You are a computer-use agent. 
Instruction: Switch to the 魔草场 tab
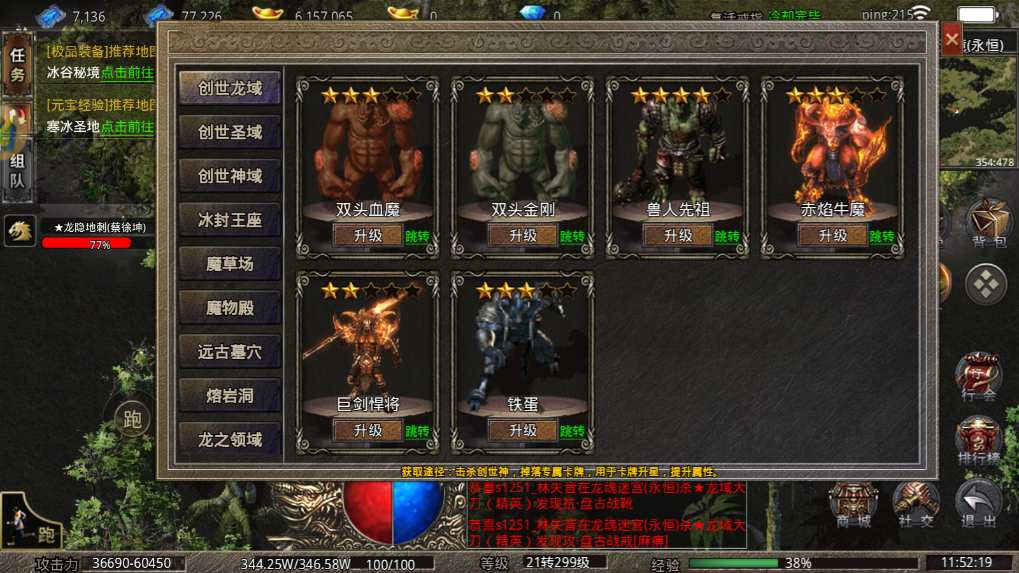point(230,264)
